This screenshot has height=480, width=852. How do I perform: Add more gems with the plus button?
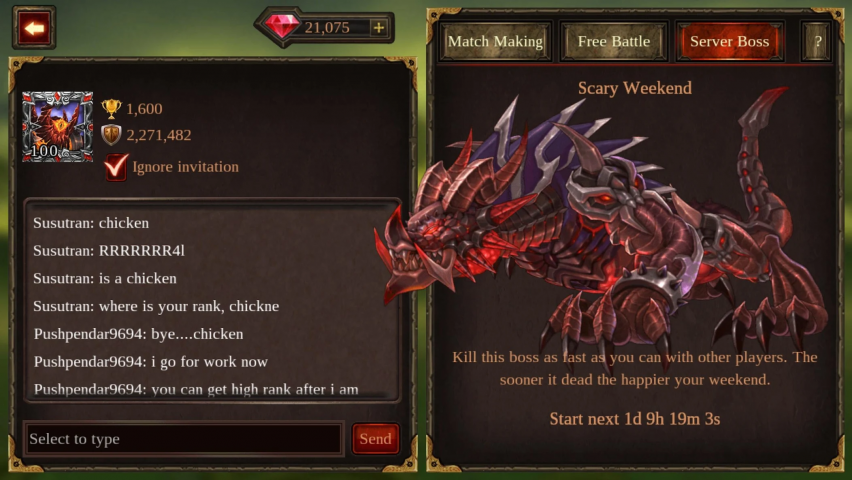378,28
